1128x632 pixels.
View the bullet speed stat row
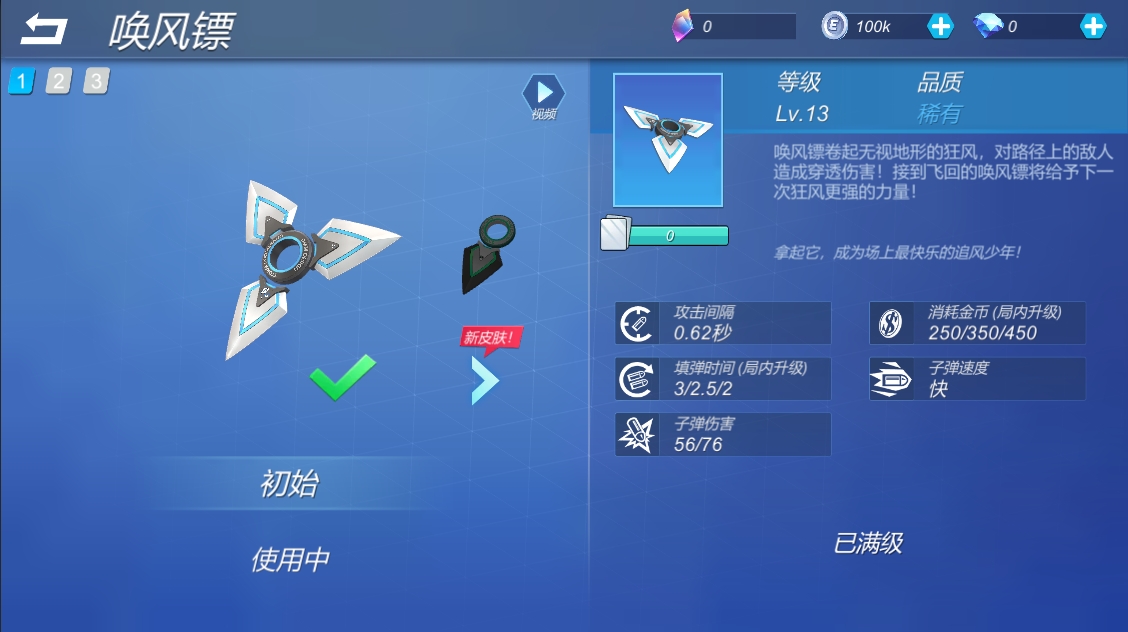tap(977, 379)
